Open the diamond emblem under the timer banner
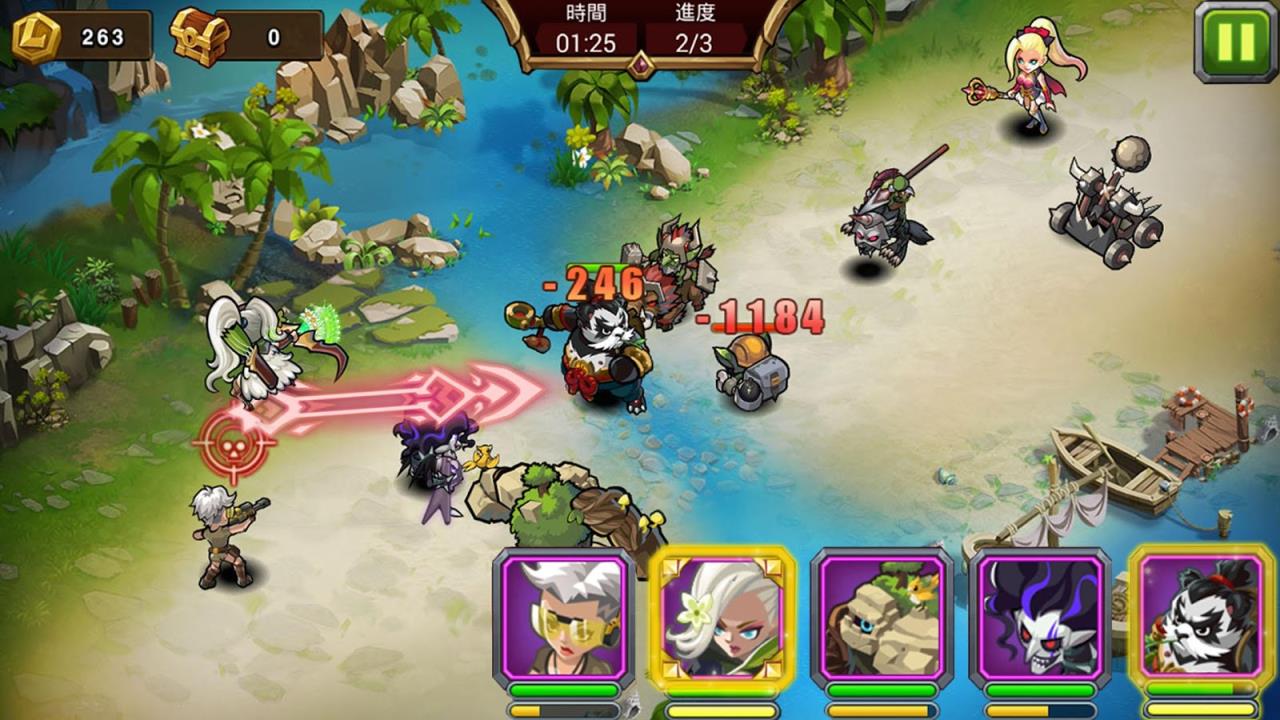 (641, 64)
